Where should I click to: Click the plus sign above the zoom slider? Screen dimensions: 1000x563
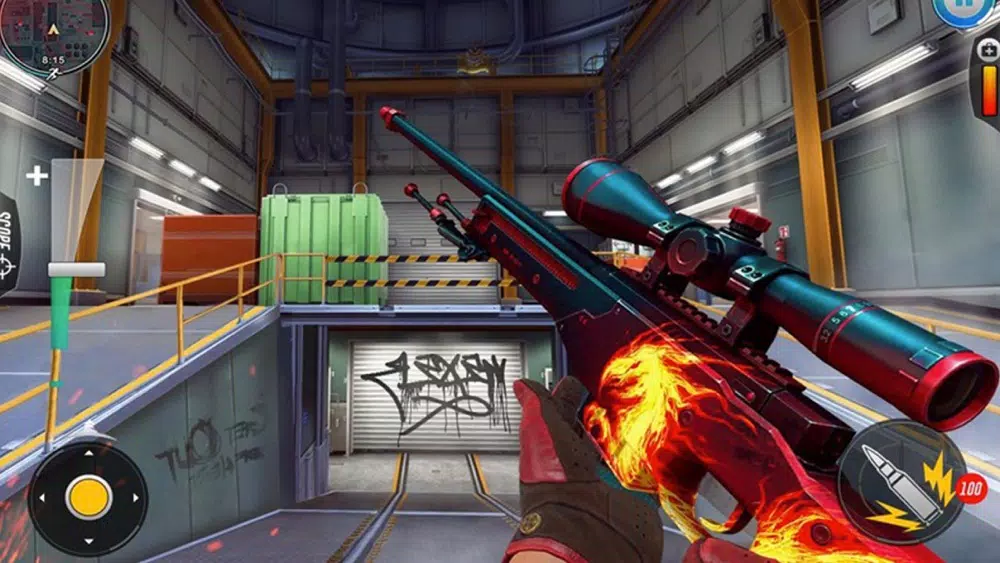[37, 177]
